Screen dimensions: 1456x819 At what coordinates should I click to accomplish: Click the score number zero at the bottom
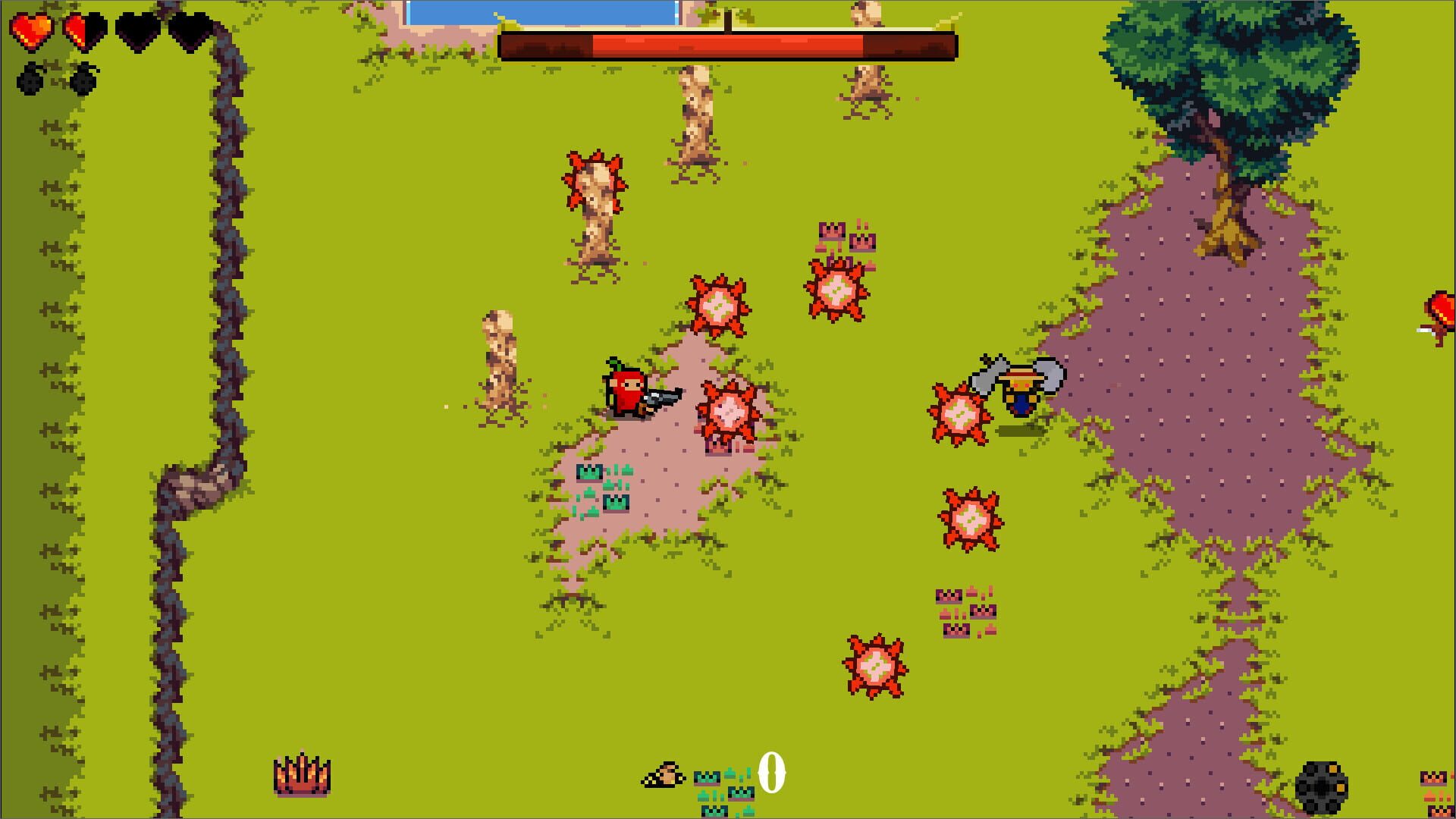[x=771, y=774]
